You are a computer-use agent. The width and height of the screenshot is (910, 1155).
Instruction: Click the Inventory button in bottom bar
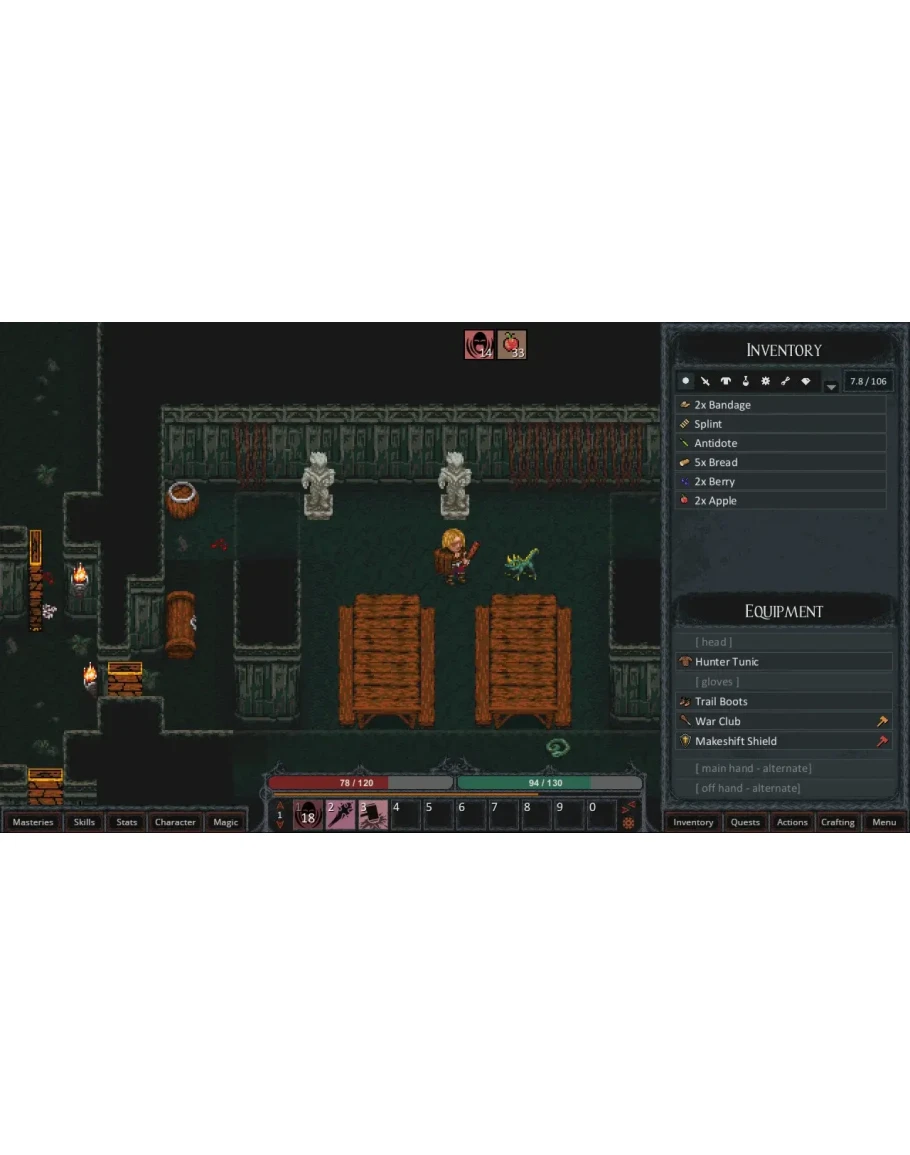[693, 822]
